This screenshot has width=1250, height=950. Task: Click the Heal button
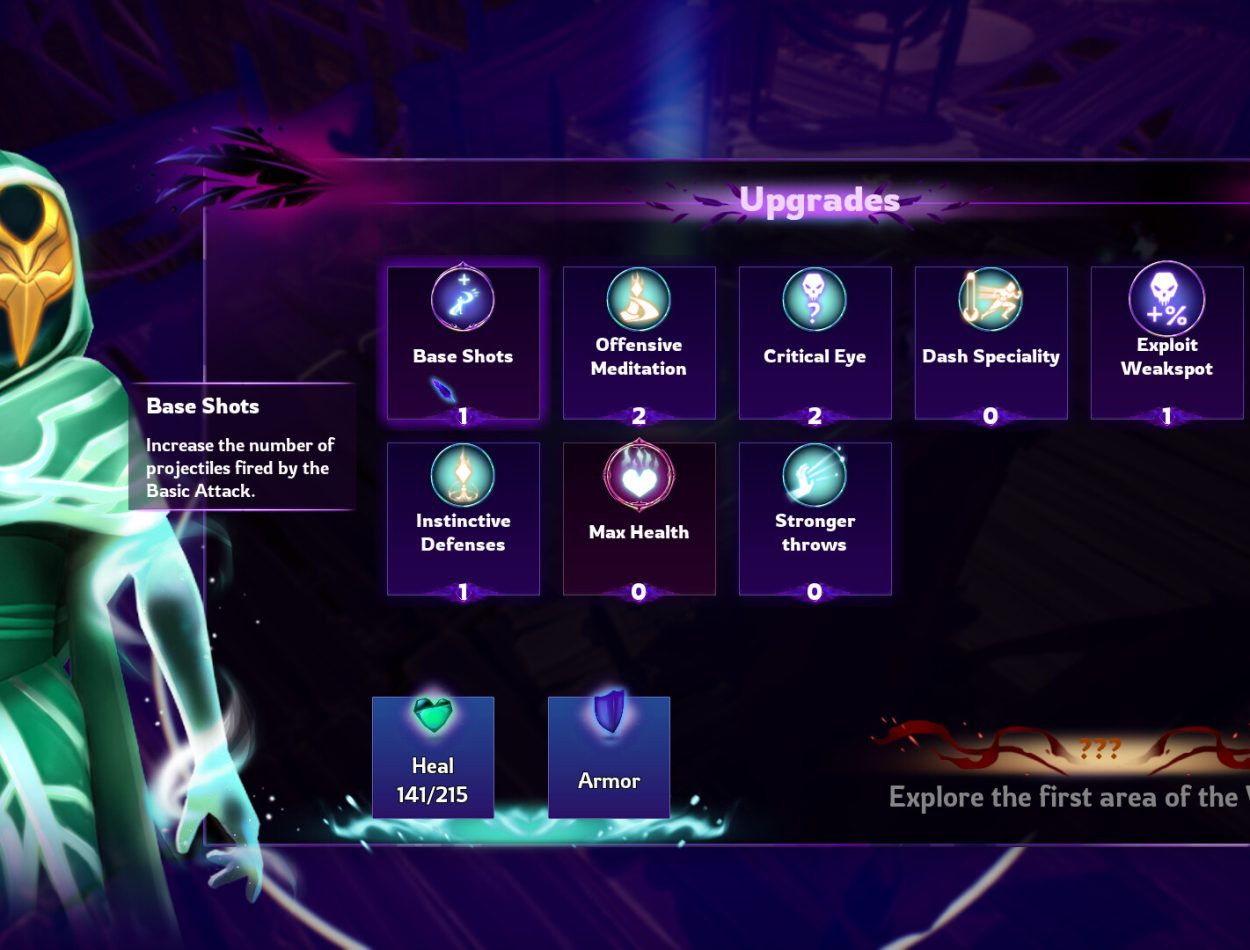(x=433, y=757)
